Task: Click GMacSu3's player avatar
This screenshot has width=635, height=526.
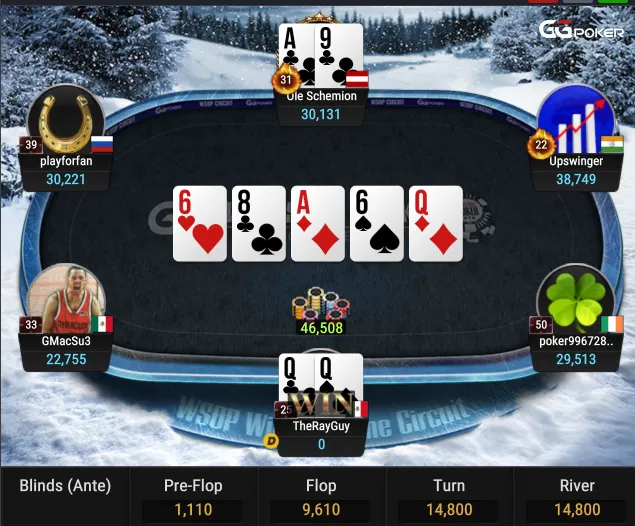Action: (x=66, y=302)
